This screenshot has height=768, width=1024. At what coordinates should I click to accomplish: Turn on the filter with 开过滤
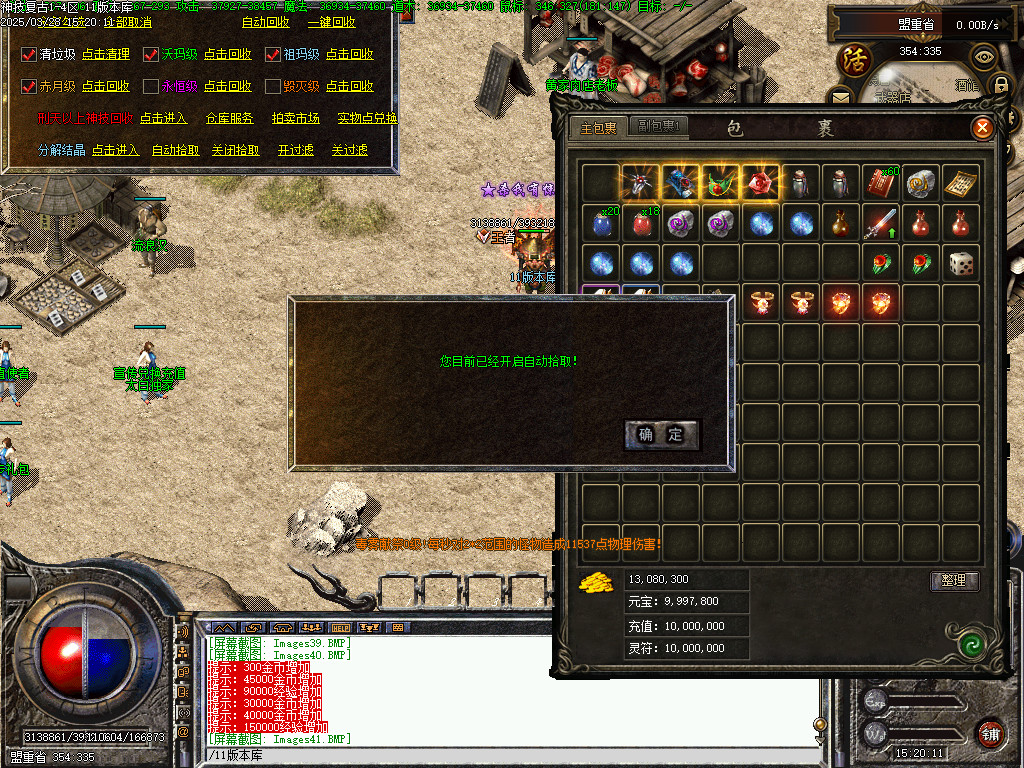[296, 150]
